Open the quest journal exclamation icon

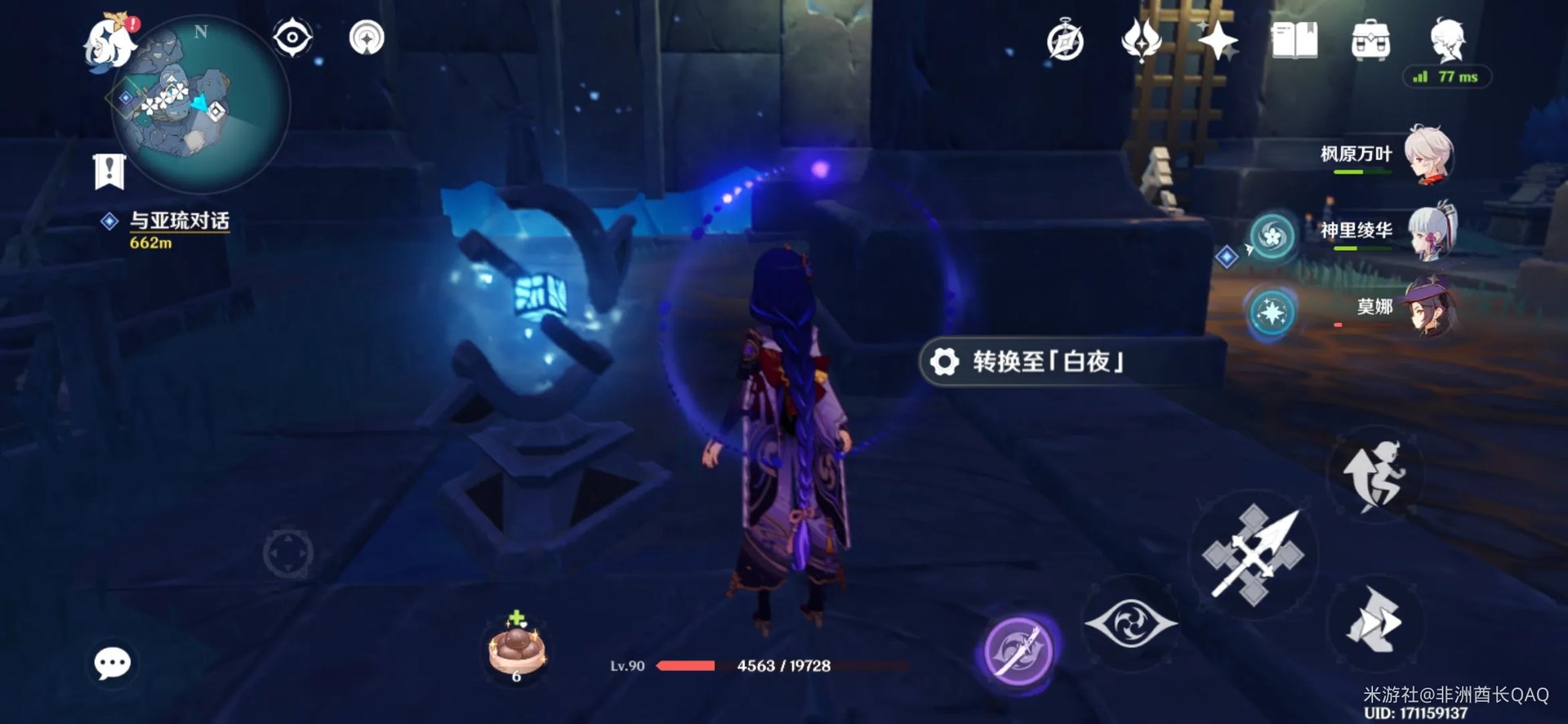(108, 172)
